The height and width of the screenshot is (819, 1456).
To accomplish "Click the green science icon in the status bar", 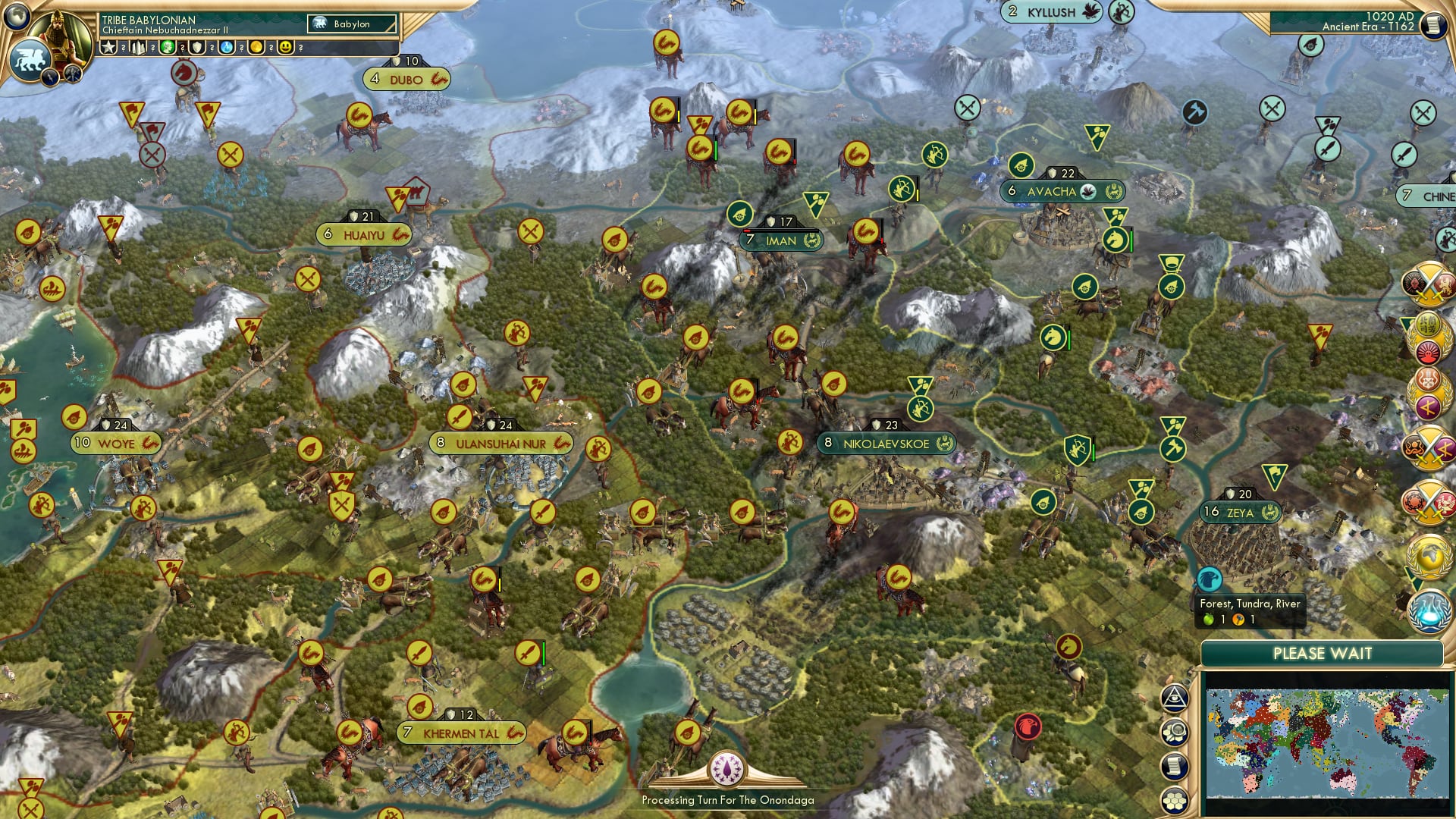I will point(167,47).
